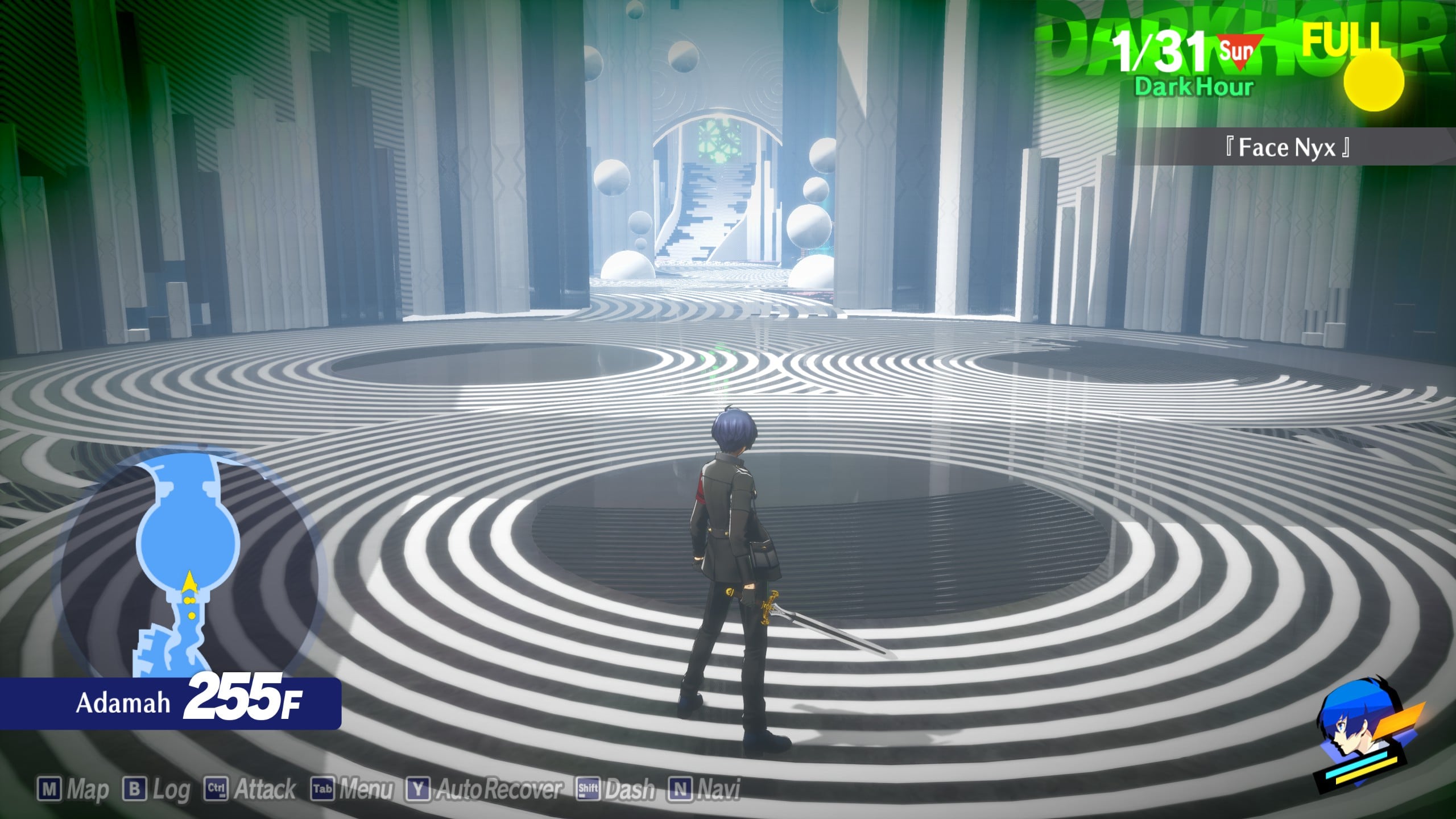The image size is (1456, 819).
Task: Click the Y AutoRecover key icon
Action: click(419, 788)
